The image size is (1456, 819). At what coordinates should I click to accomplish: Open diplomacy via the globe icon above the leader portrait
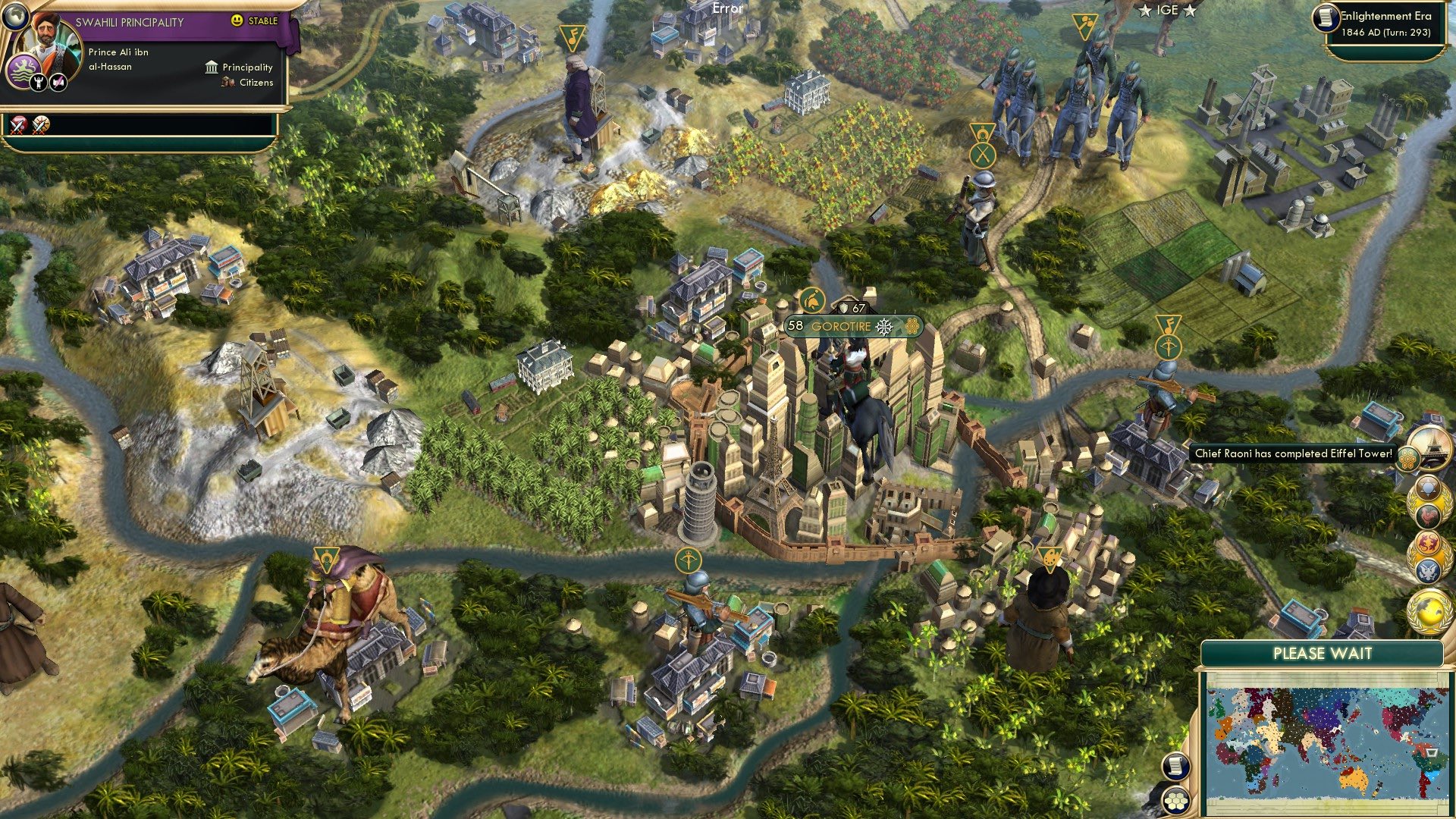point(15,16)
